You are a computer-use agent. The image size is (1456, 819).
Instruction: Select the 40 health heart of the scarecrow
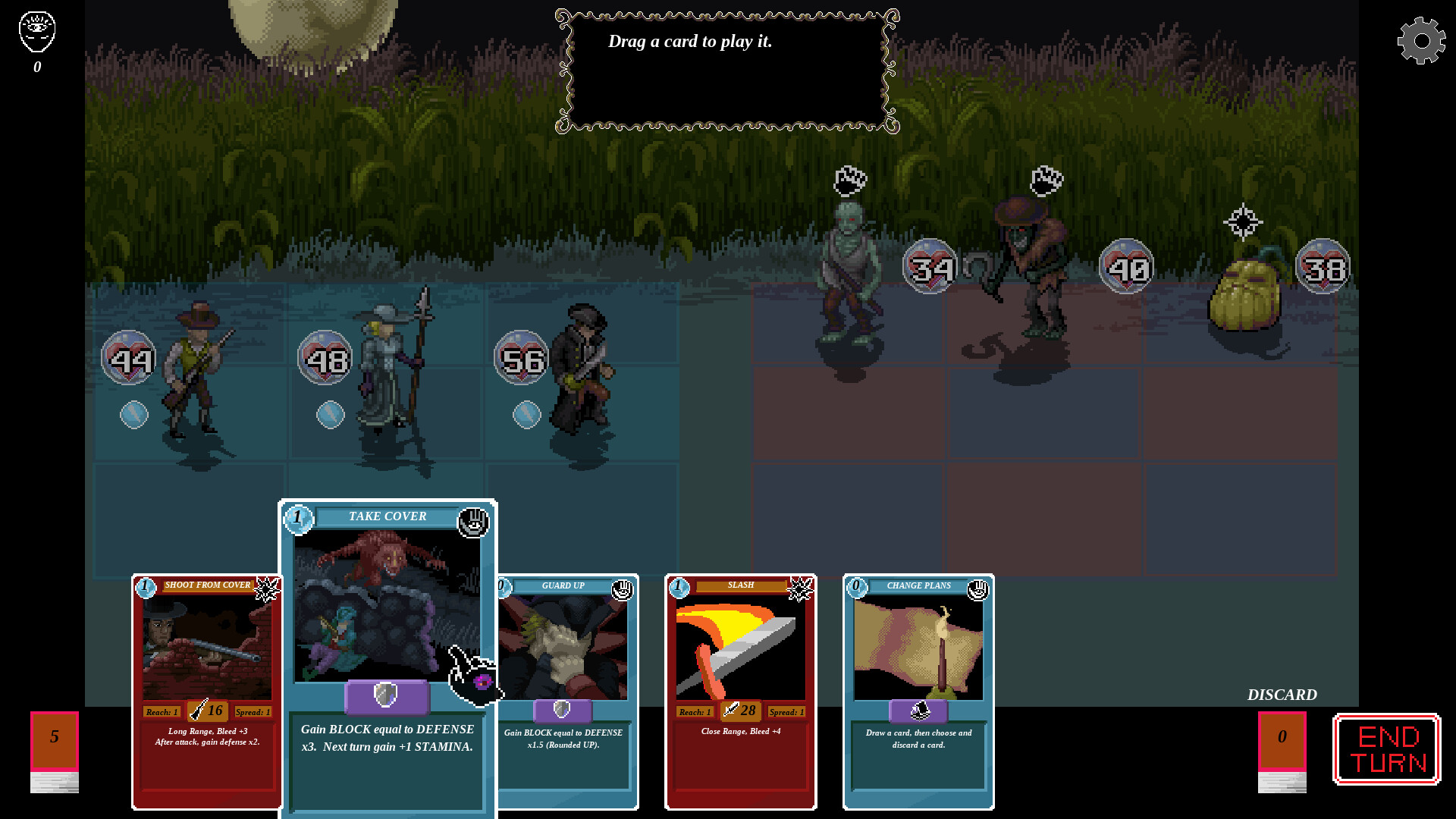pyautogui.click(x=1126, y=267)
